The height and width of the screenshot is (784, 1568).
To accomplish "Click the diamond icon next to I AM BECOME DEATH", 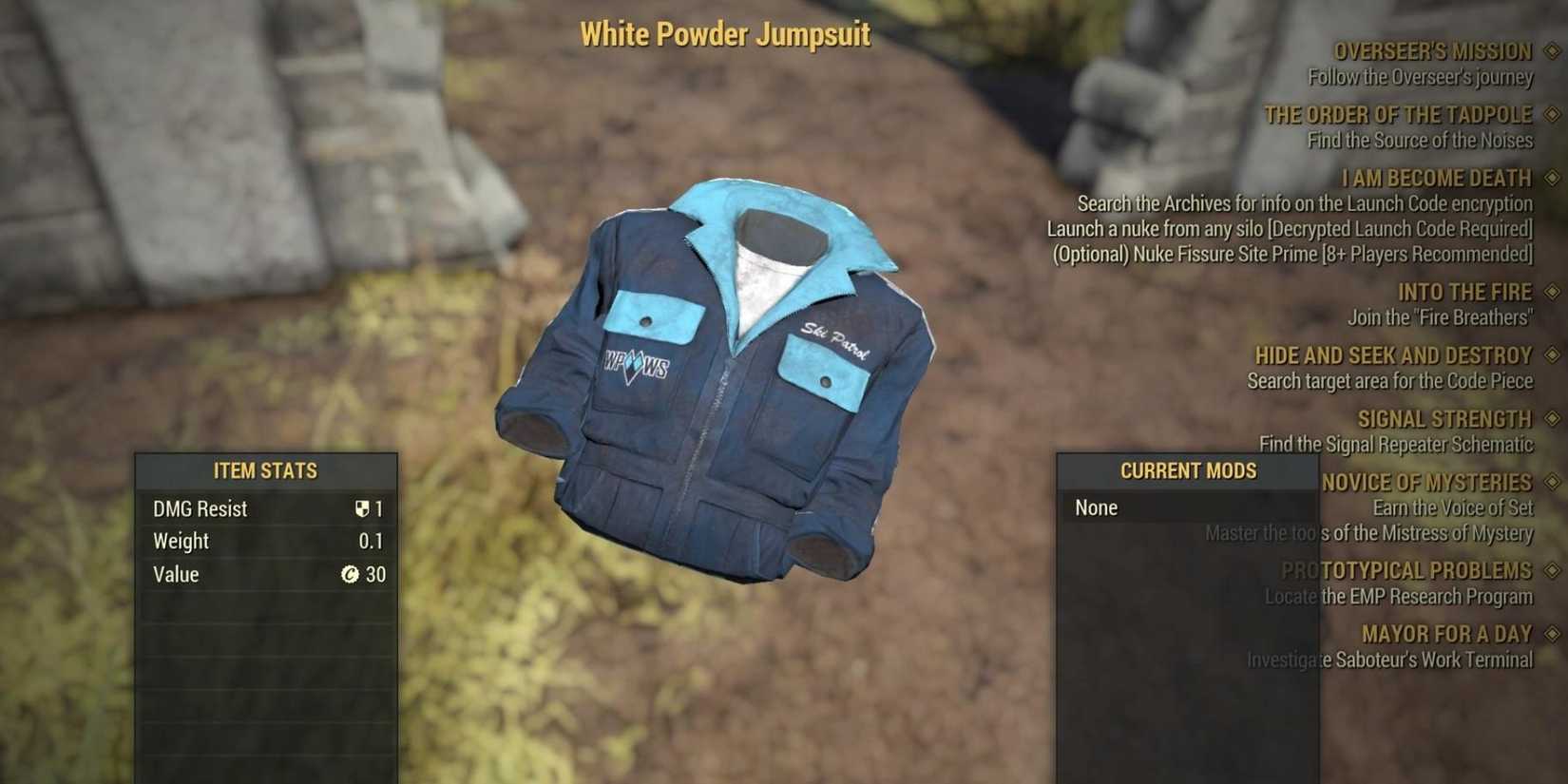I will [1549, 178].
